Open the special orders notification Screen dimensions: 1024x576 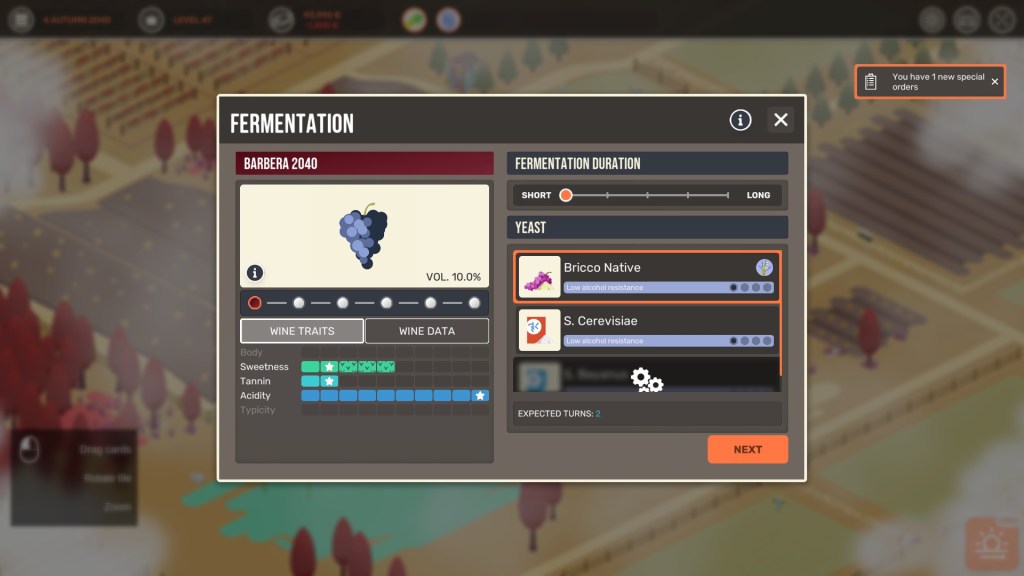click(925, 82)
